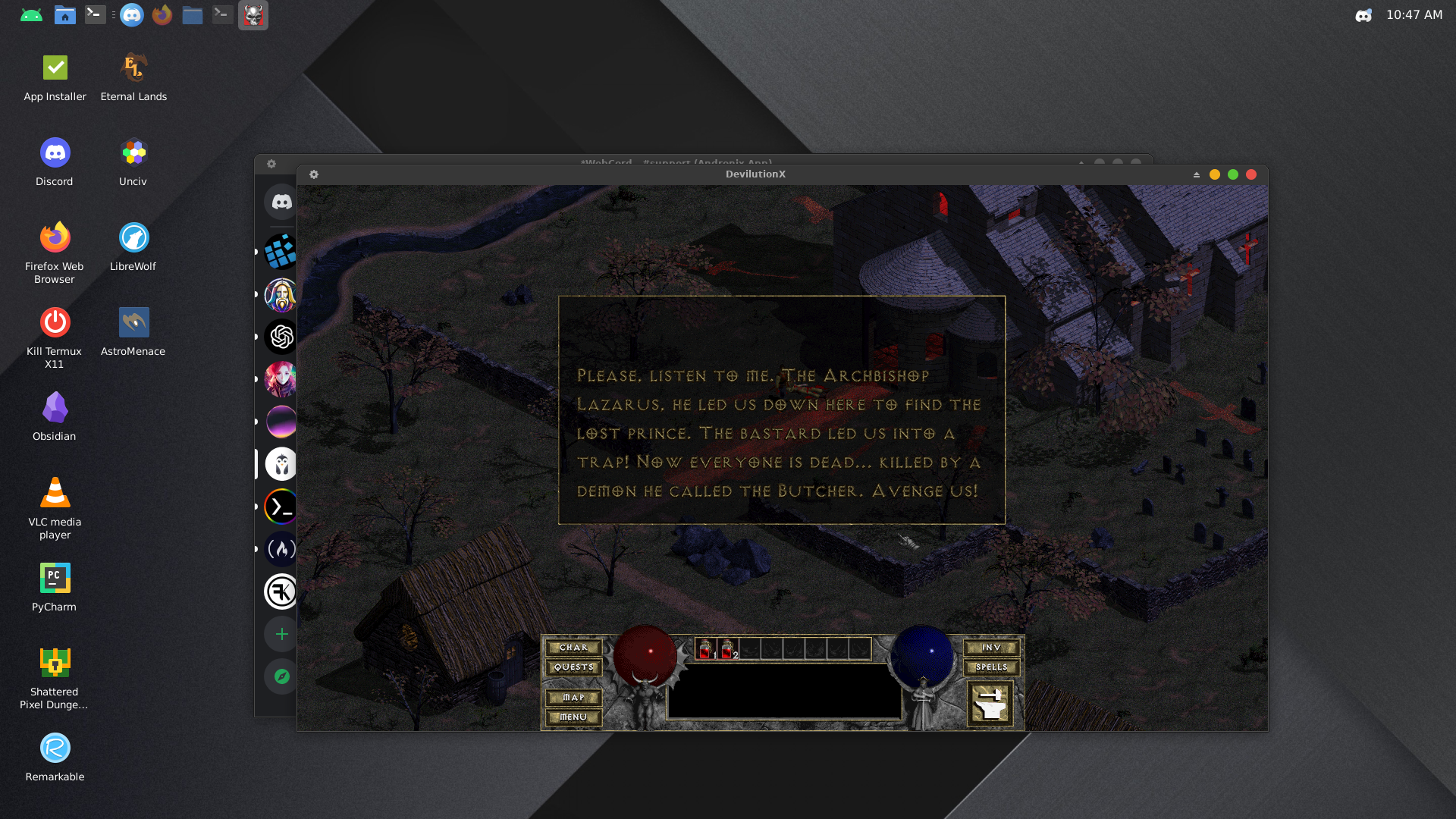1456x819 pixels.
Task: Use the healing potion in belt slot 2
Action: click(727, 649)
